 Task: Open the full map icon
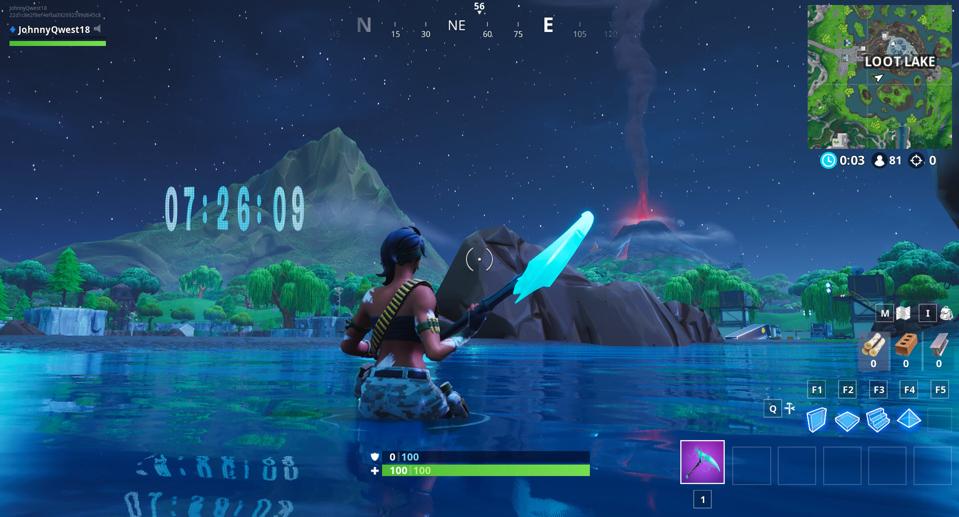tap(904, 313)
